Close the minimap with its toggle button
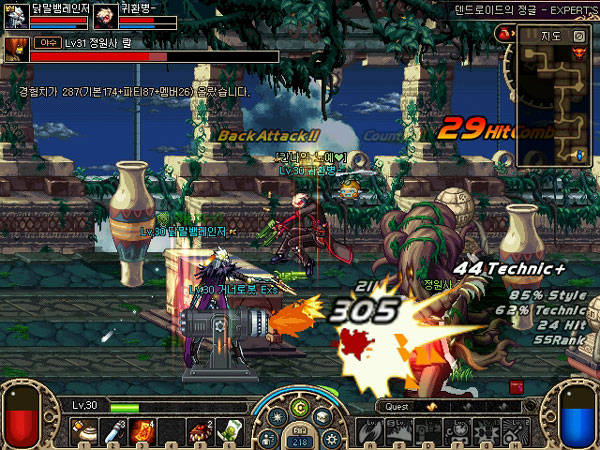600x450 pixels. [579, 35]
